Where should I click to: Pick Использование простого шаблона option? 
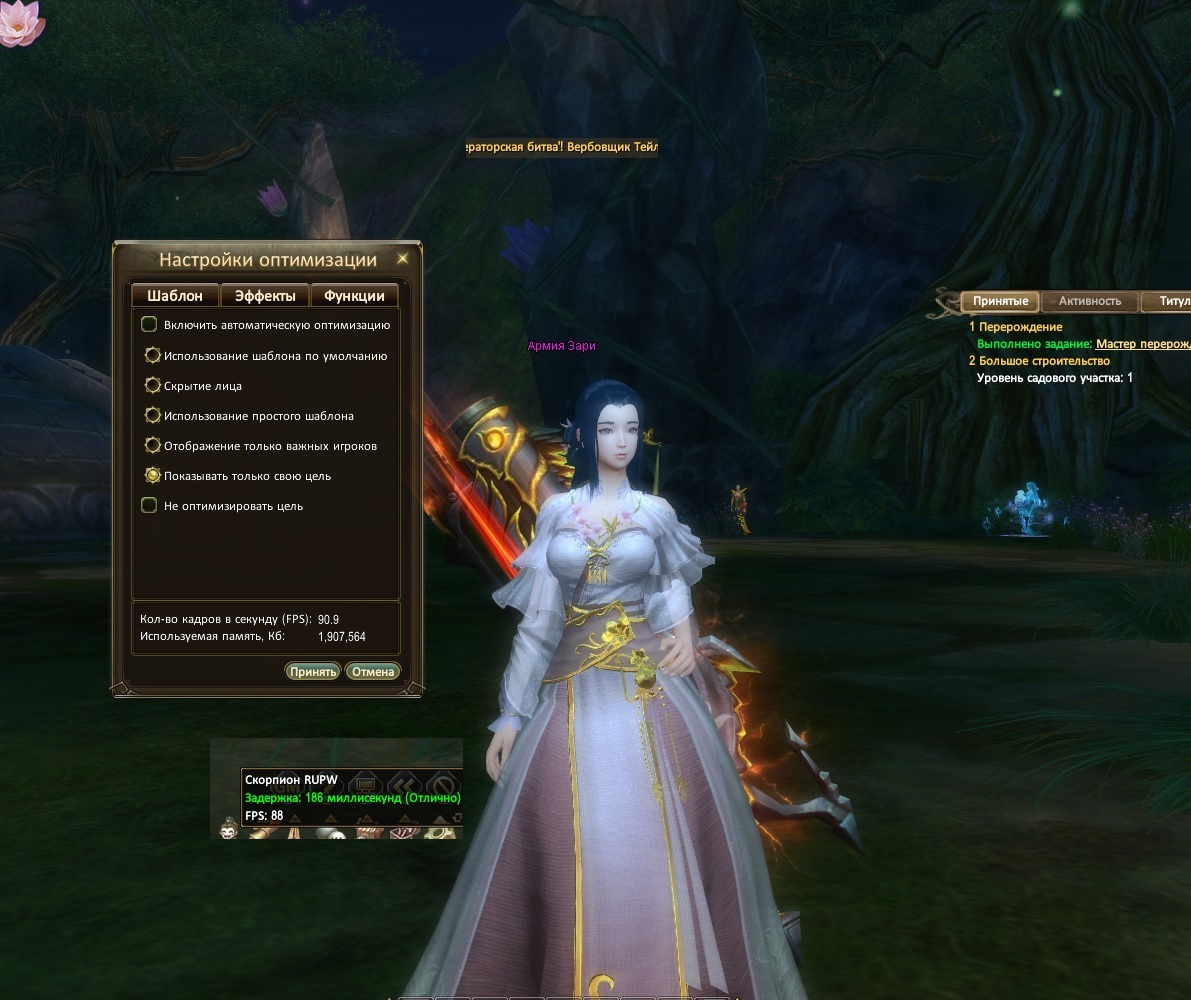click(x=152, y=415)
